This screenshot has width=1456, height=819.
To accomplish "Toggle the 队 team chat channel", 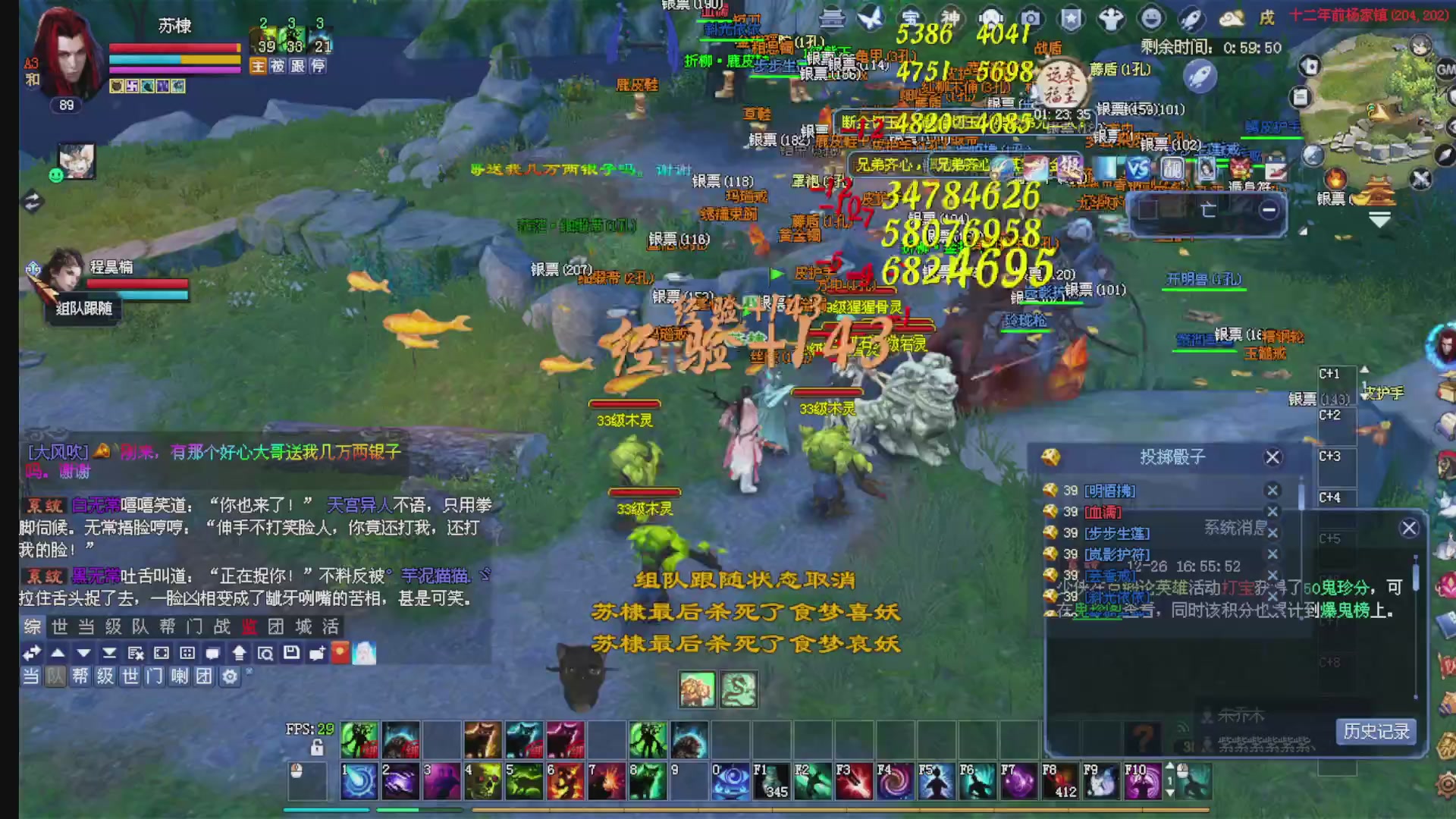I will tap(56, 676).
